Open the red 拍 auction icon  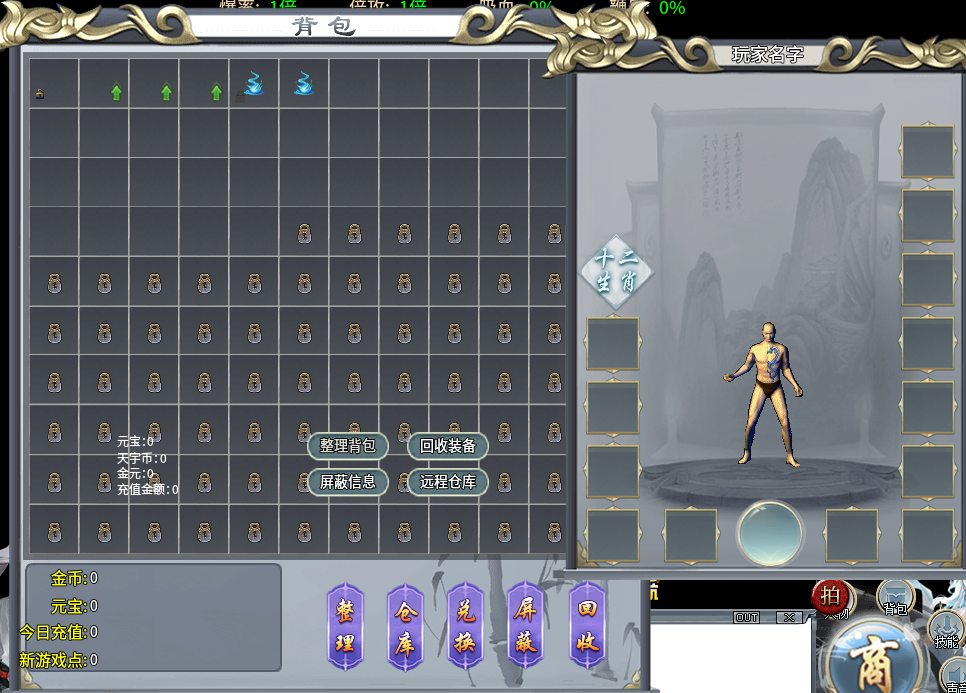click(830, 595)
